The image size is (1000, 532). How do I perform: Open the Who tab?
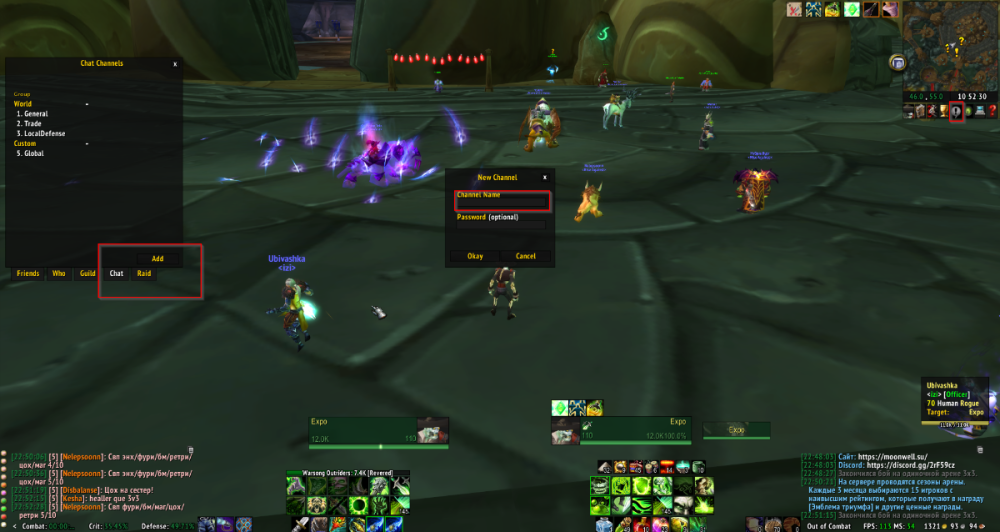[59, 273]
